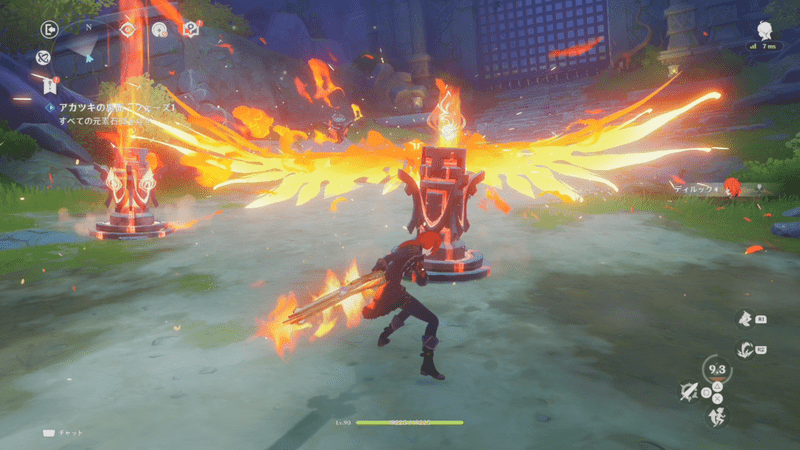Open the adventurer handbook icon
Viewport: 800px width, 450px height.
(x=191, y=30)
